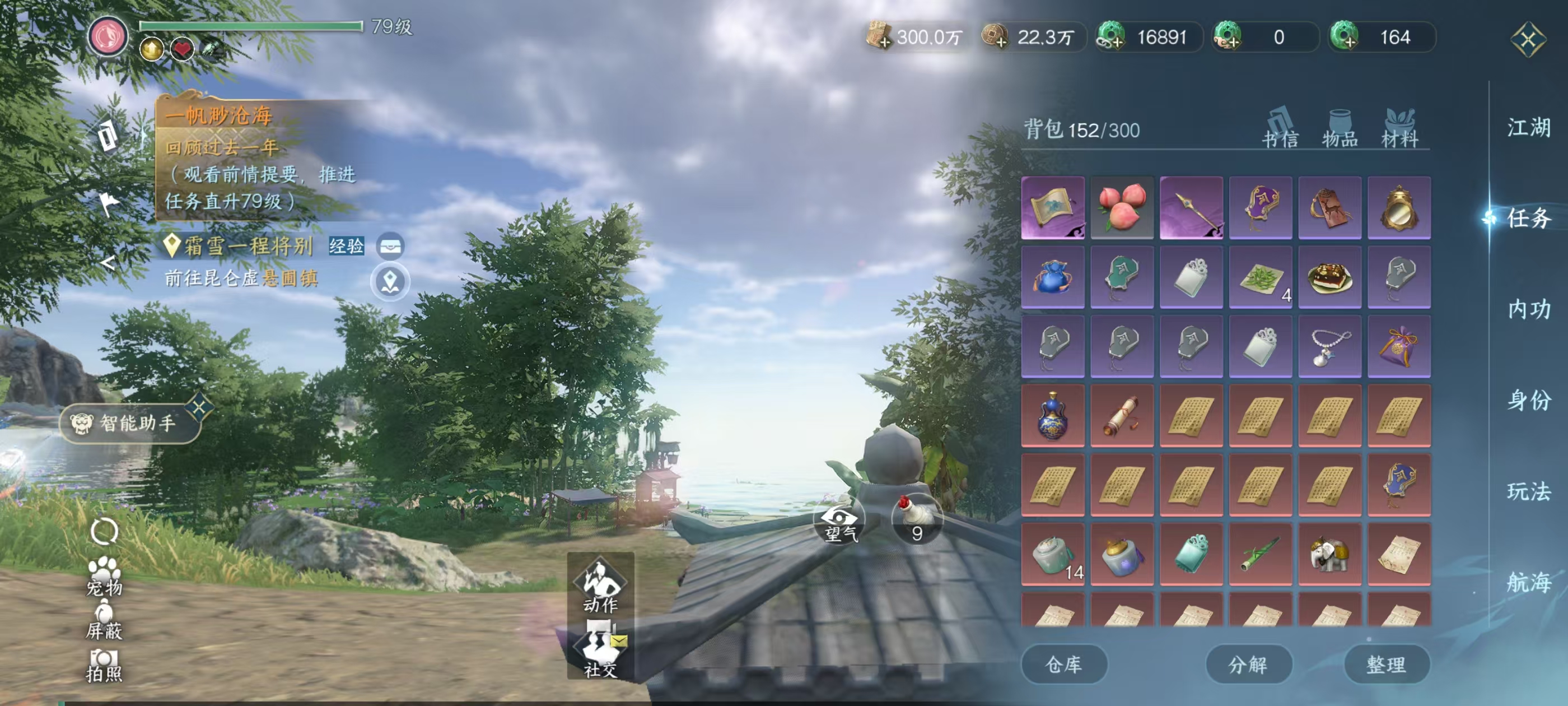1568x706 pixels.
Task: Select the white elephant figurine slot
Action: tap(1329, 554)
